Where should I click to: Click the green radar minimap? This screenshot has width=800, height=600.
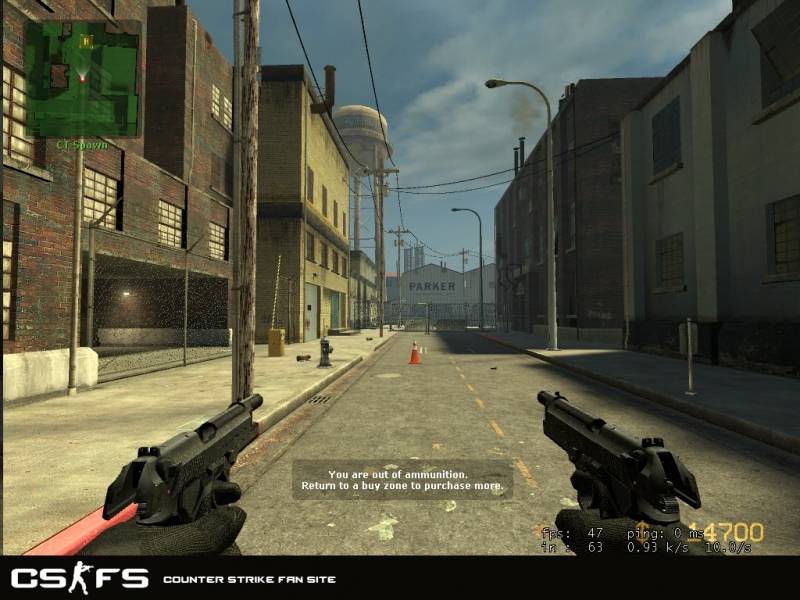[x=82, y=78]
